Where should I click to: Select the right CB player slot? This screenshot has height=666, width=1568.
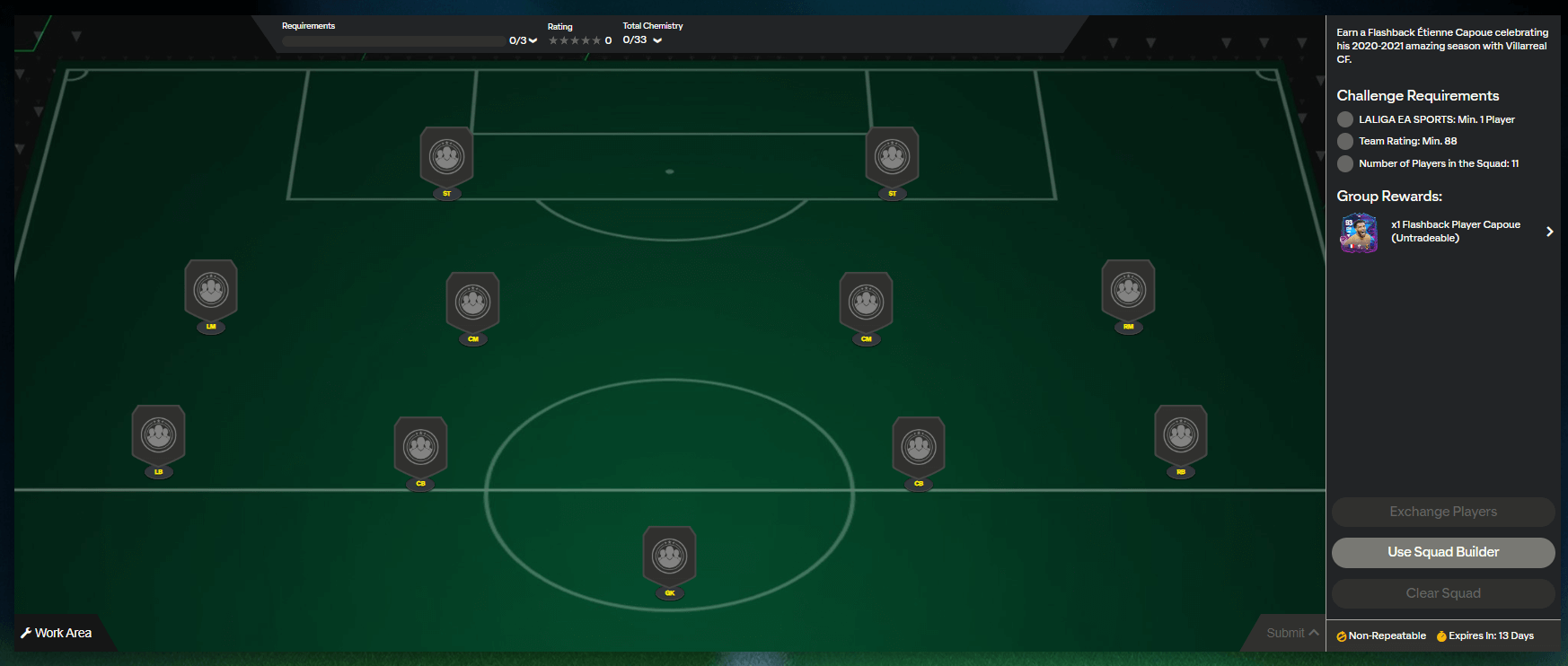[918, 446]
